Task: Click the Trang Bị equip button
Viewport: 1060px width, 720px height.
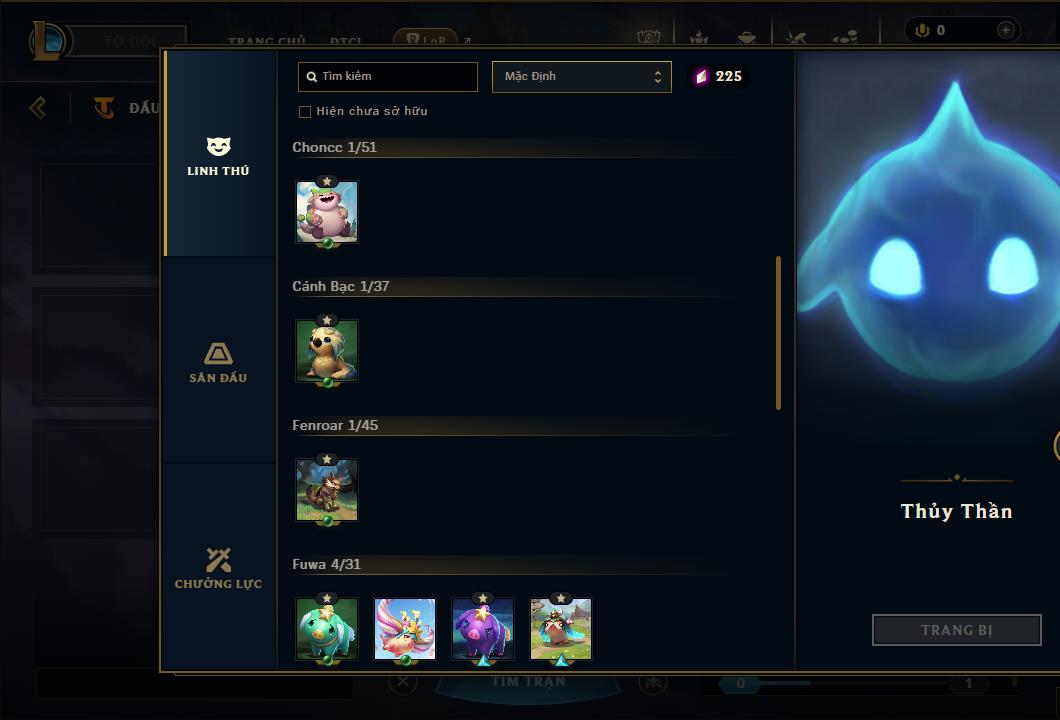Action: click(x=956, y=630)
